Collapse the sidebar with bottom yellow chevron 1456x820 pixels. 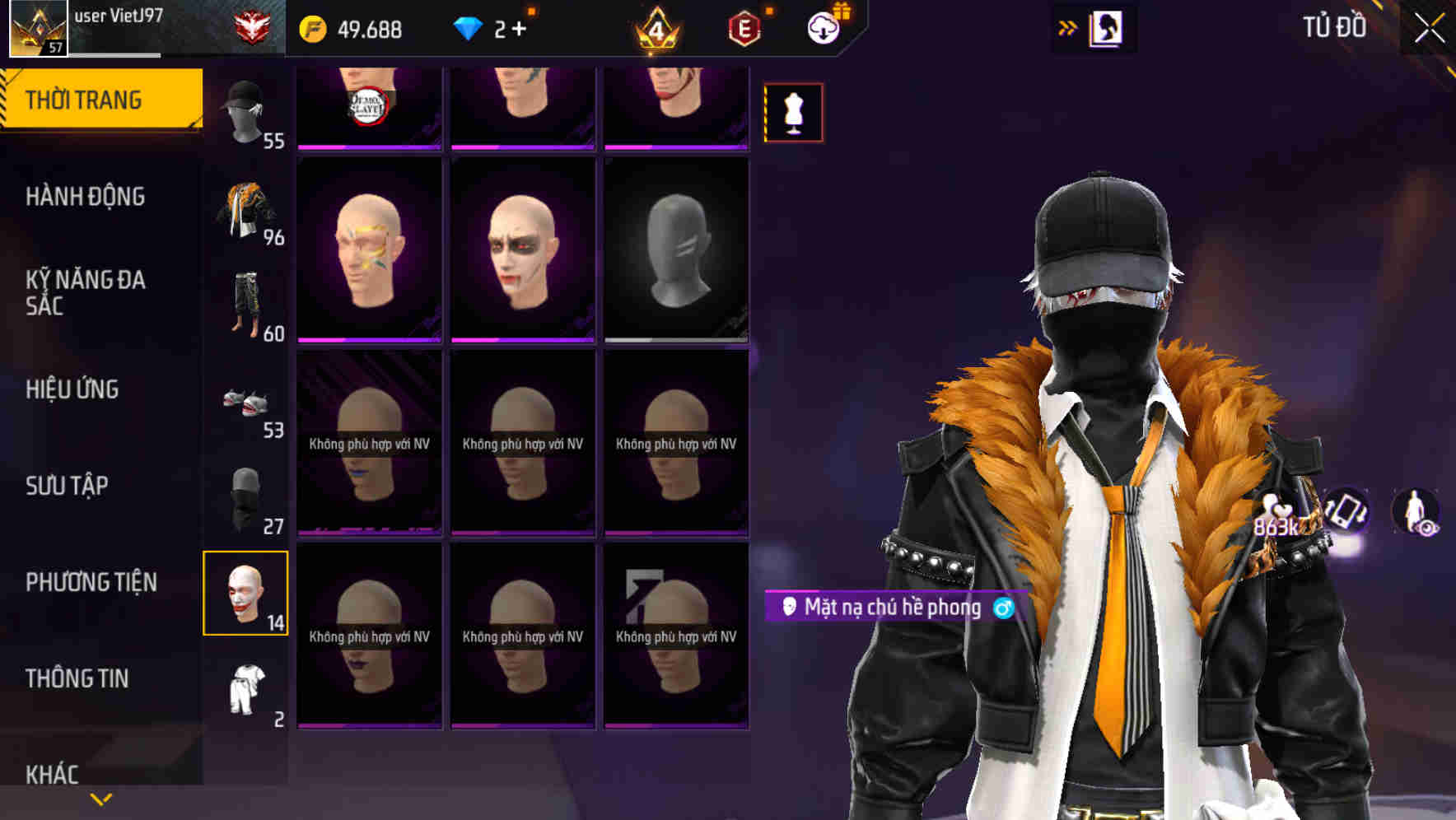click(101, 798)
